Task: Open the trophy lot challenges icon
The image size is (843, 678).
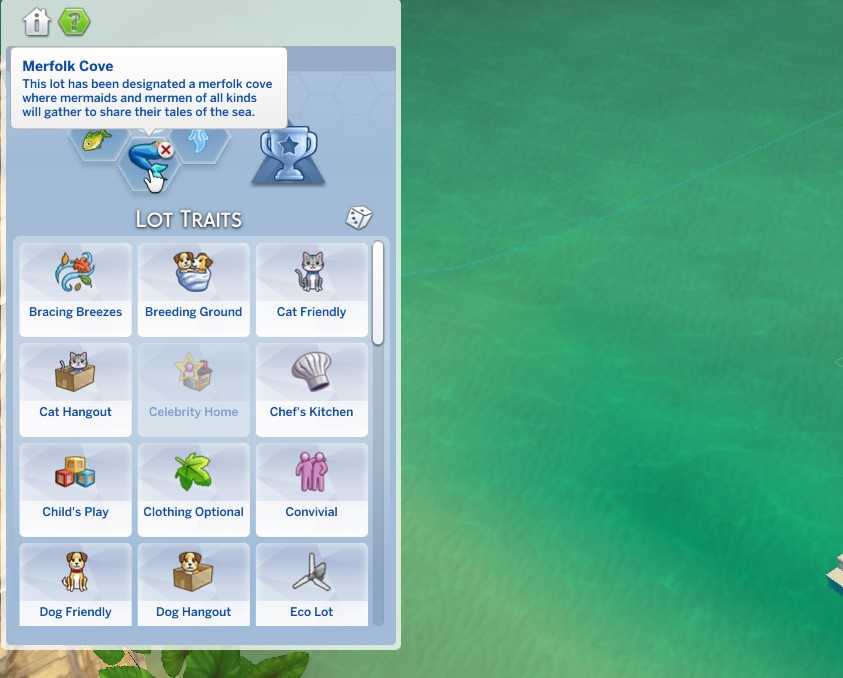Action: coord(287,155)
